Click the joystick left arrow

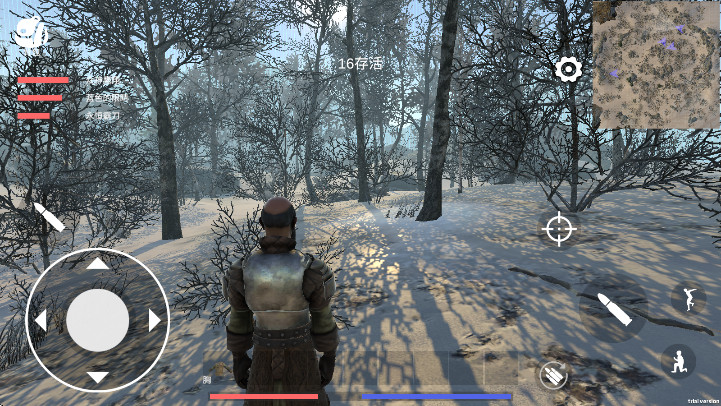(40, 321)
